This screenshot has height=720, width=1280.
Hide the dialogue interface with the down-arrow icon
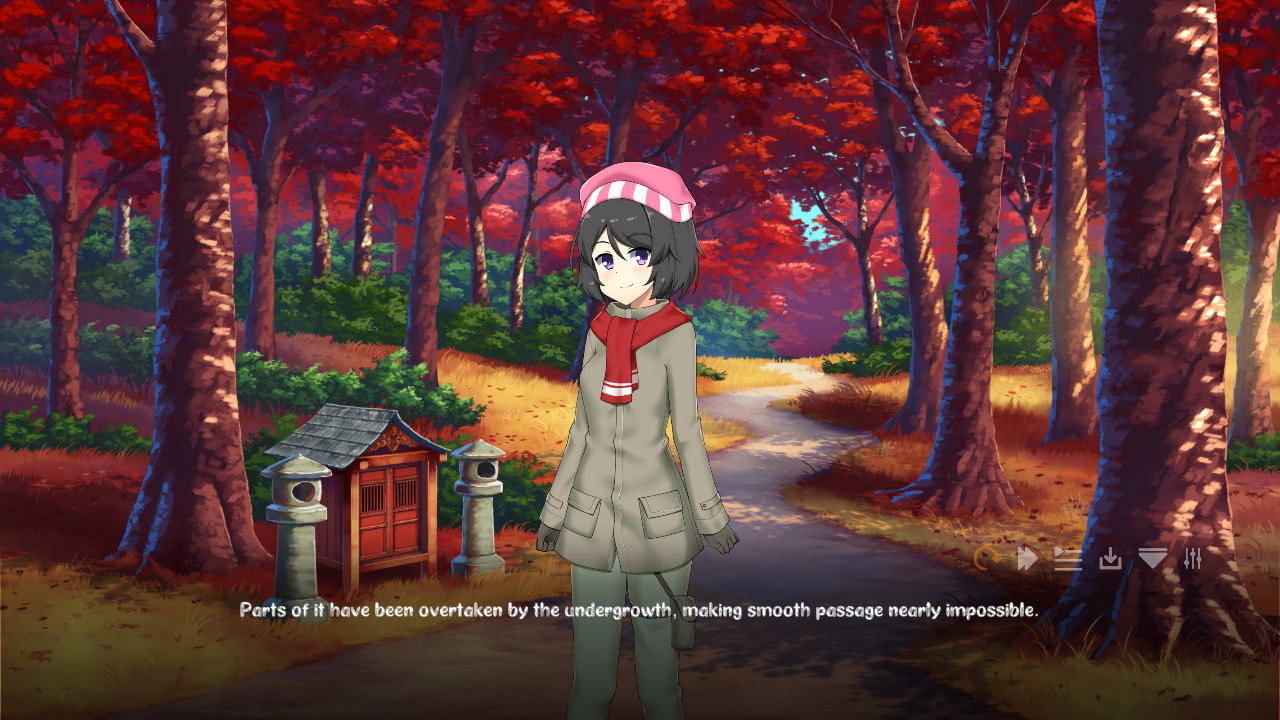pos(1152,560)
